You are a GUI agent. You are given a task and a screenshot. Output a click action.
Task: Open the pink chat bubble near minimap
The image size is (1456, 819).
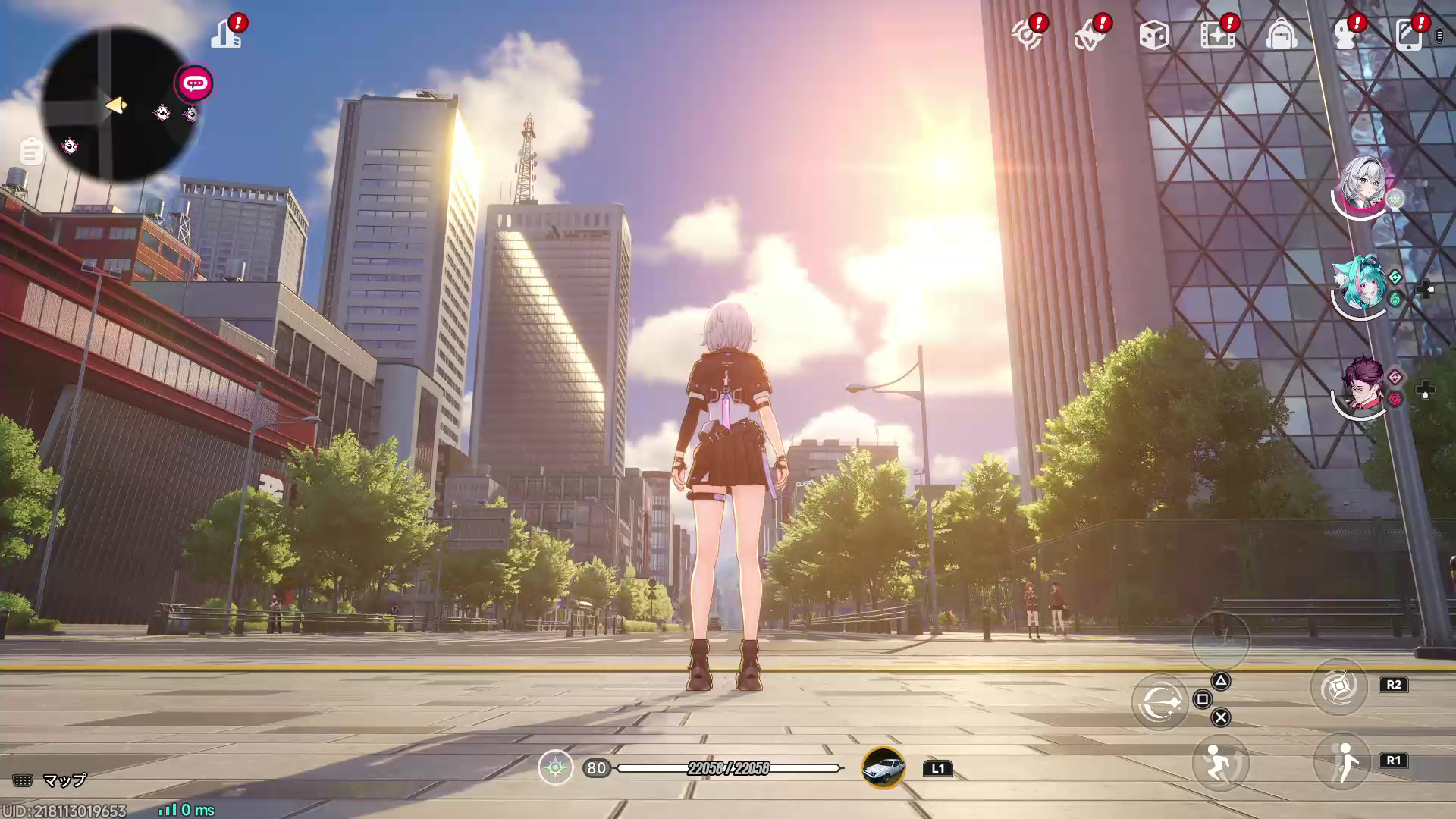tap(195, 84)
